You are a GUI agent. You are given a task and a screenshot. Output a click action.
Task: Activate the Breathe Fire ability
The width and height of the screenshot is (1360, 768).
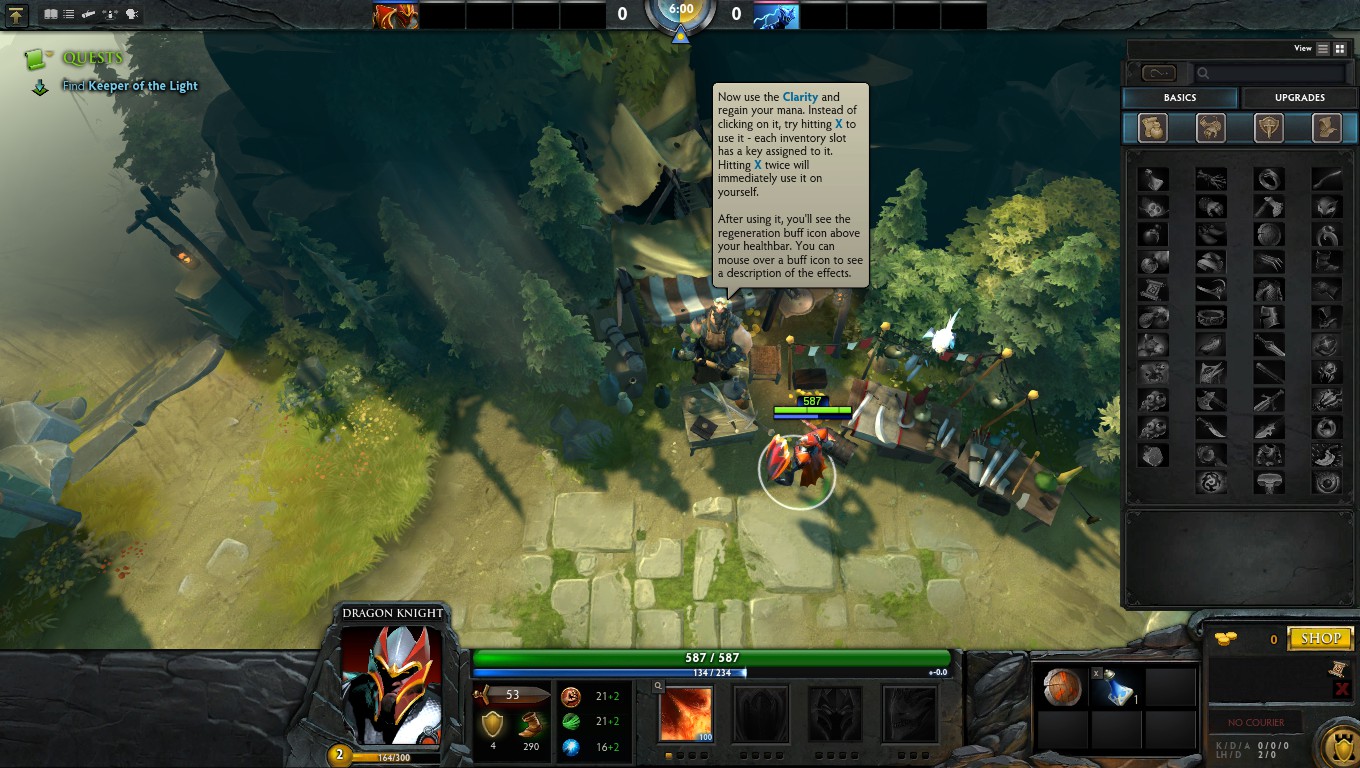pyautogui.click(x=686, y=714)
